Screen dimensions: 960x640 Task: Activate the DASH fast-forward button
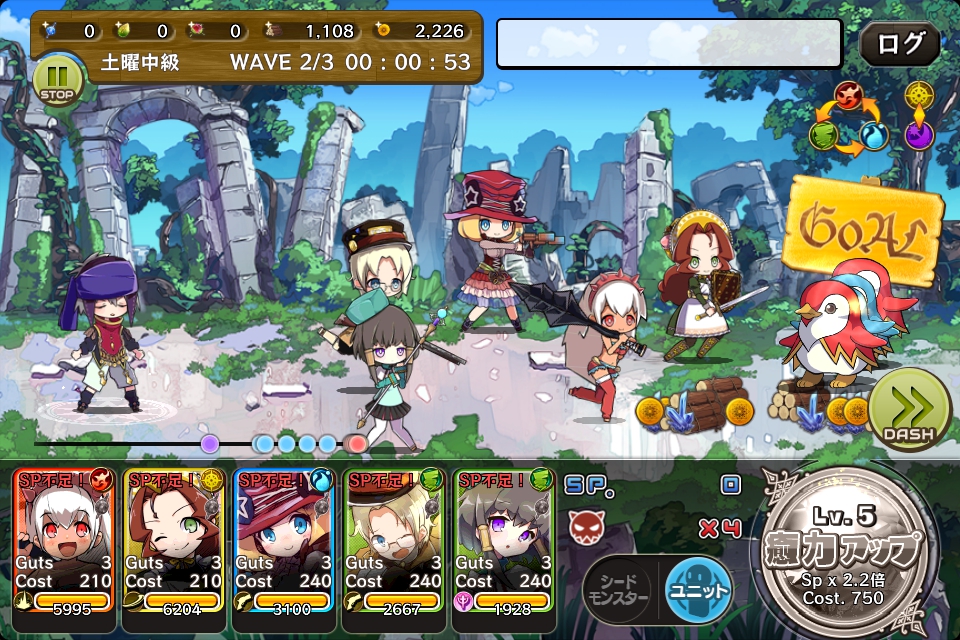(x=908, y=410)
